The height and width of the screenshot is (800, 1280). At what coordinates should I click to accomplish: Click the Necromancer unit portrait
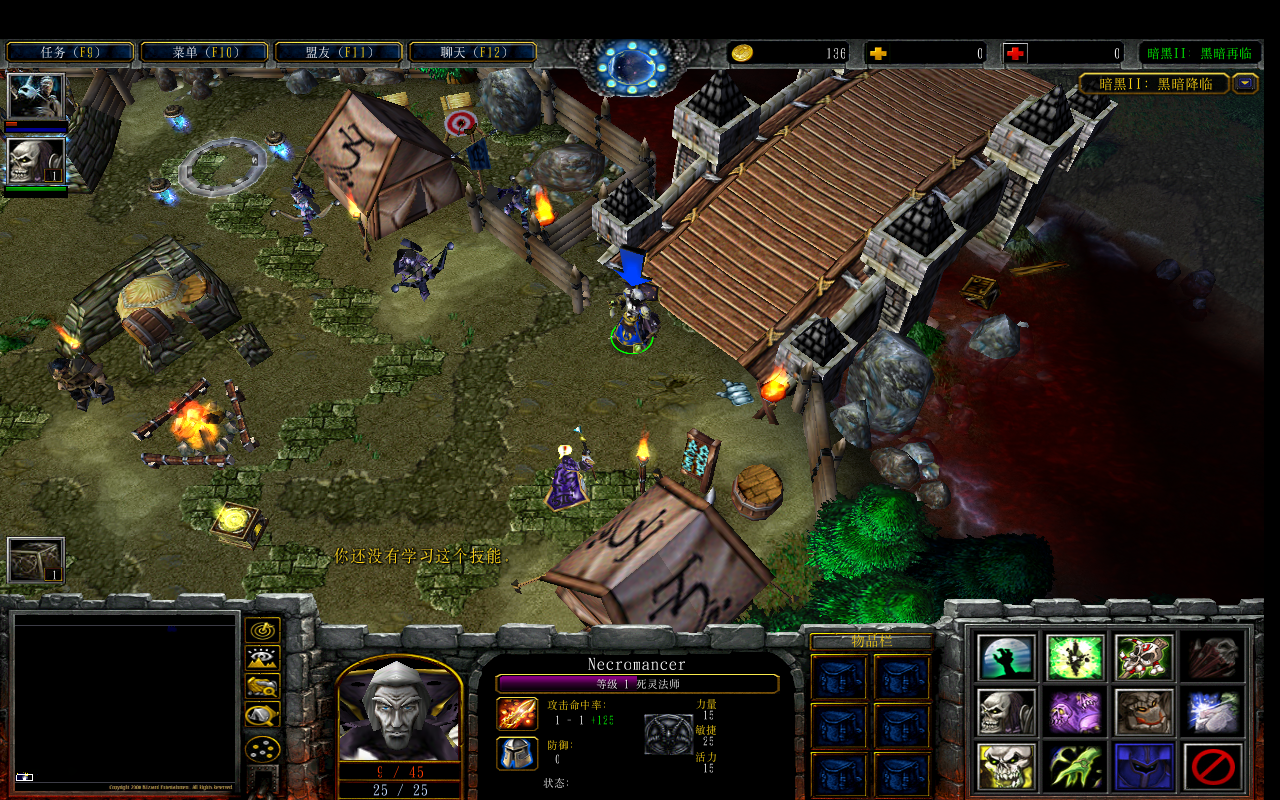pyautogui.click(x=399, y=712)
